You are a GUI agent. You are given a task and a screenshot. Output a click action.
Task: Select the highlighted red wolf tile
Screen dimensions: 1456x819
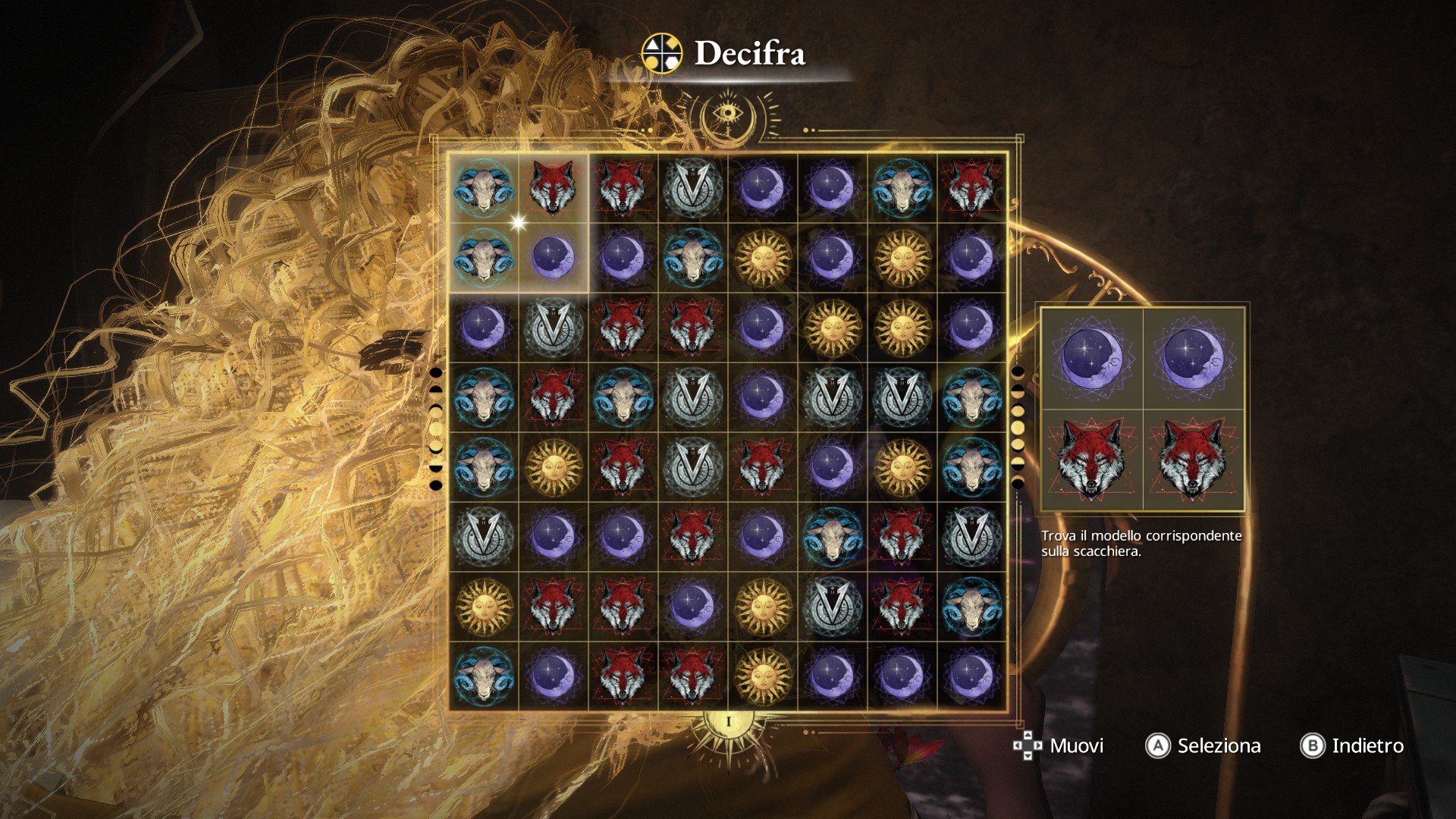point(553,187)
